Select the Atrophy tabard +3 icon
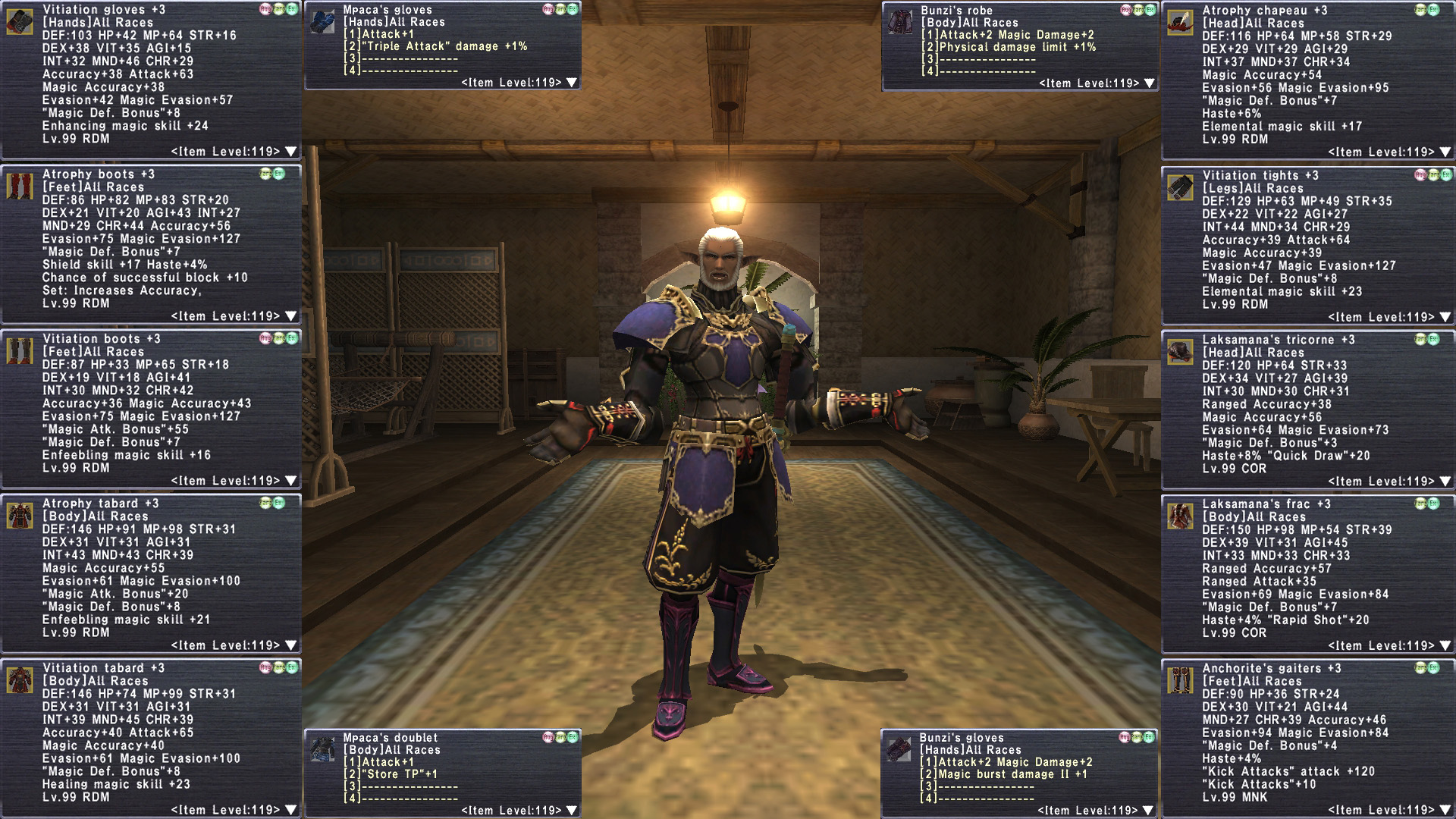The image size is (1456, 819). (x=20, y=516)
